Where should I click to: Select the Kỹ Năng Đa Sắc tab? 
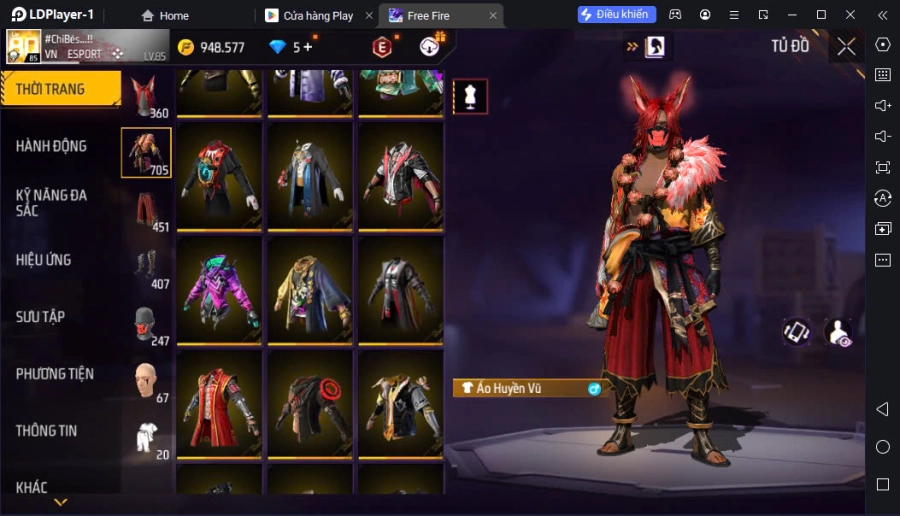click(x=52, y=203)
